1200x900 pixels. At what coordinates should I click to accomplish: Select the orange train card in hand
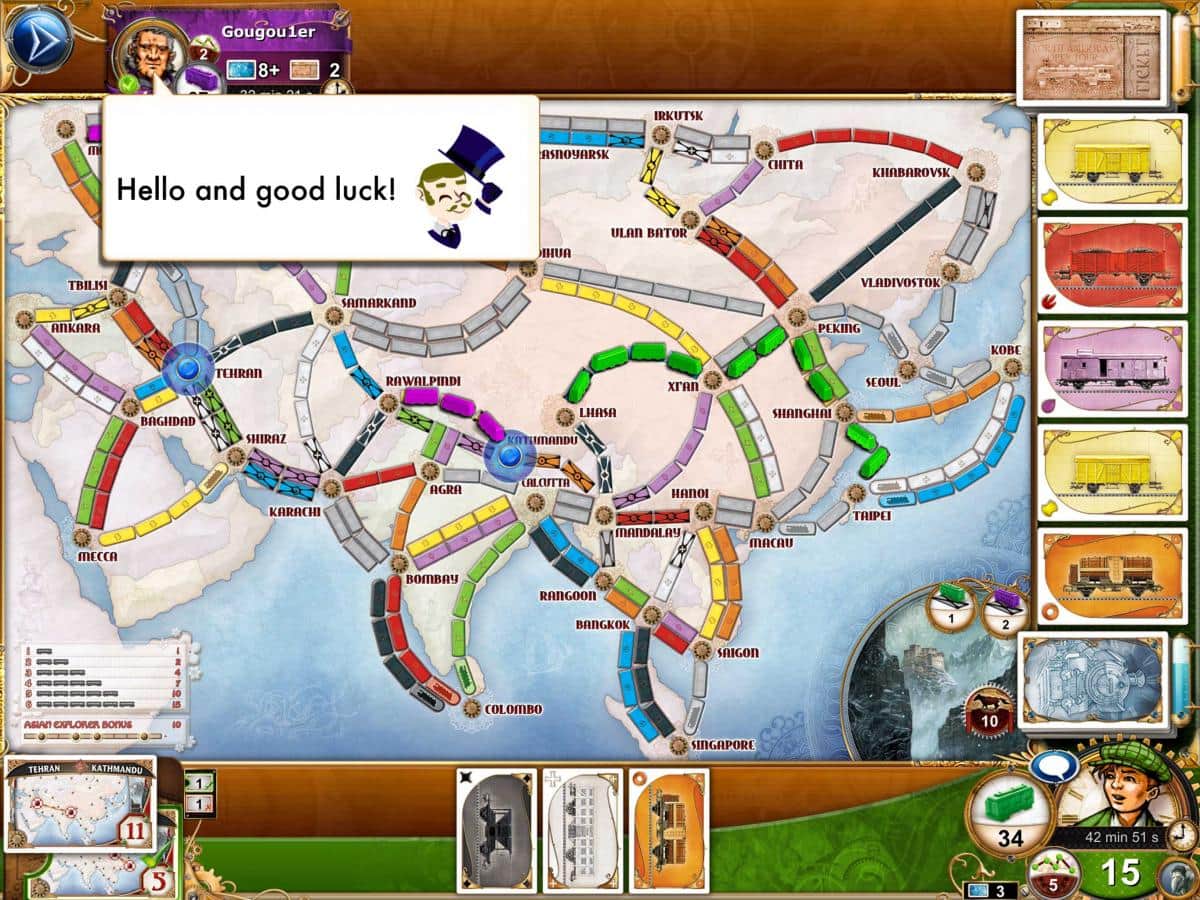668,830
